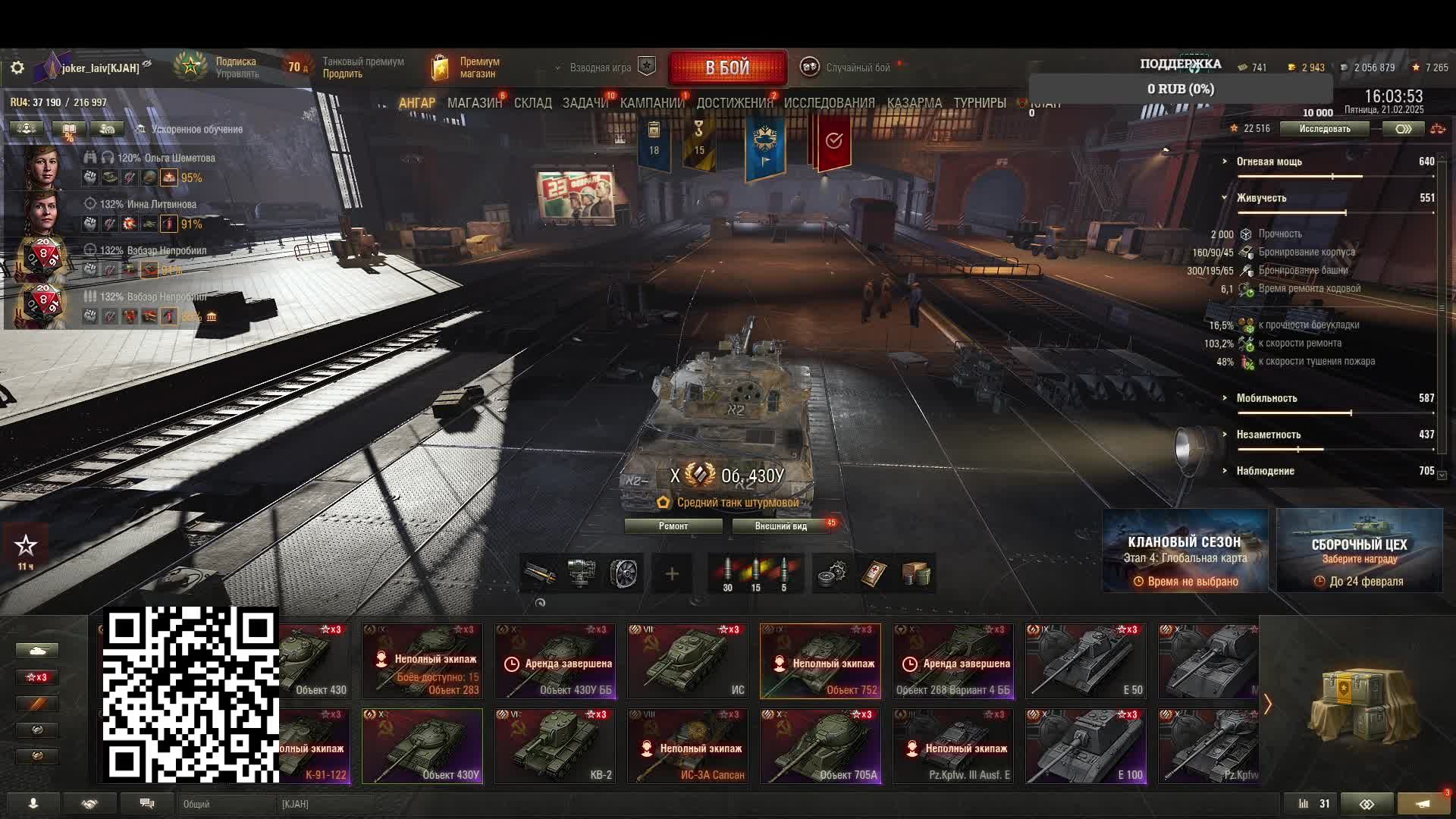Image resolution: width=1456 pixels, height=819 pixels.
Task: Choose the КВ-2 tank in carousel
Action: click(555, 745)
